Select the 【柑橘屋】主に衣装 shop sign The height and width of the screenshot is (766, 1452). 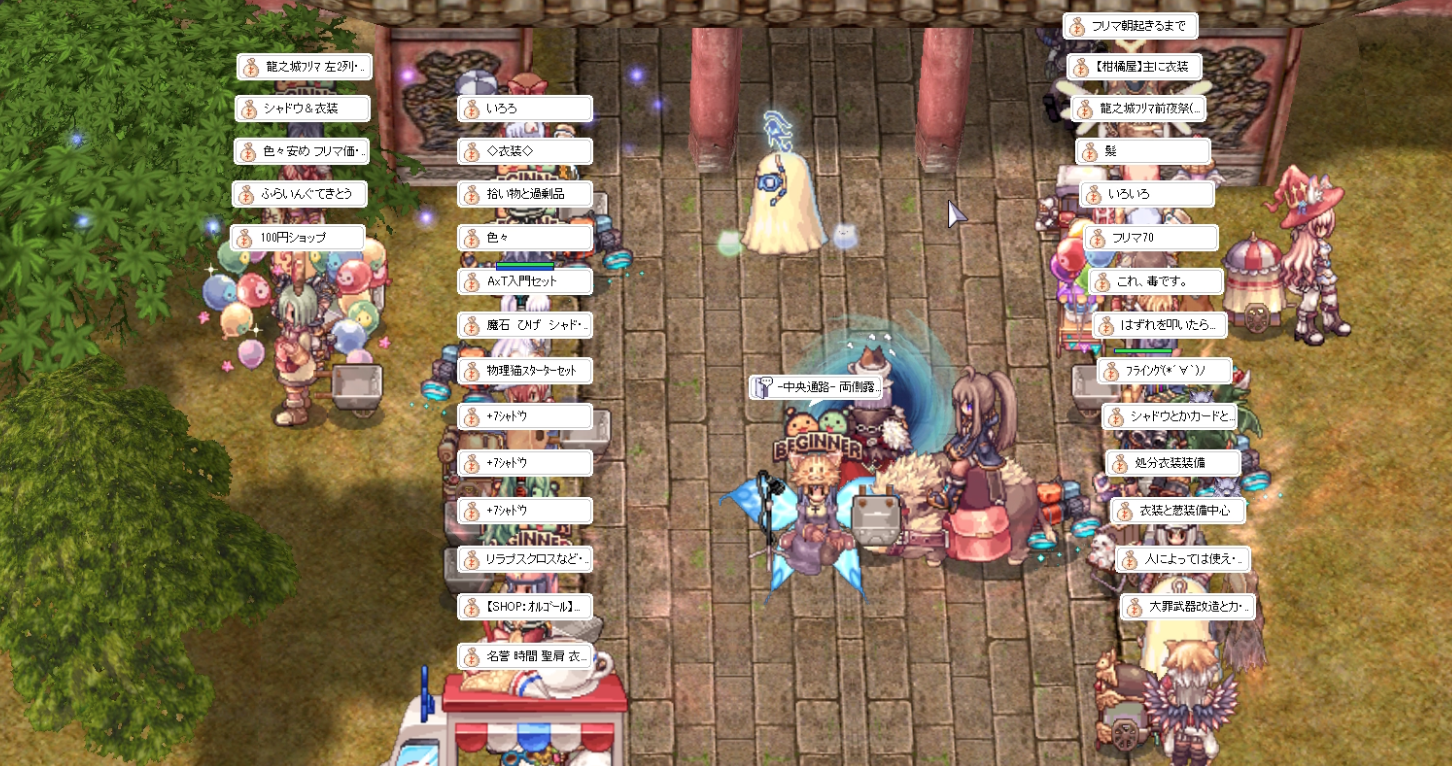(x=1134, y=67)
